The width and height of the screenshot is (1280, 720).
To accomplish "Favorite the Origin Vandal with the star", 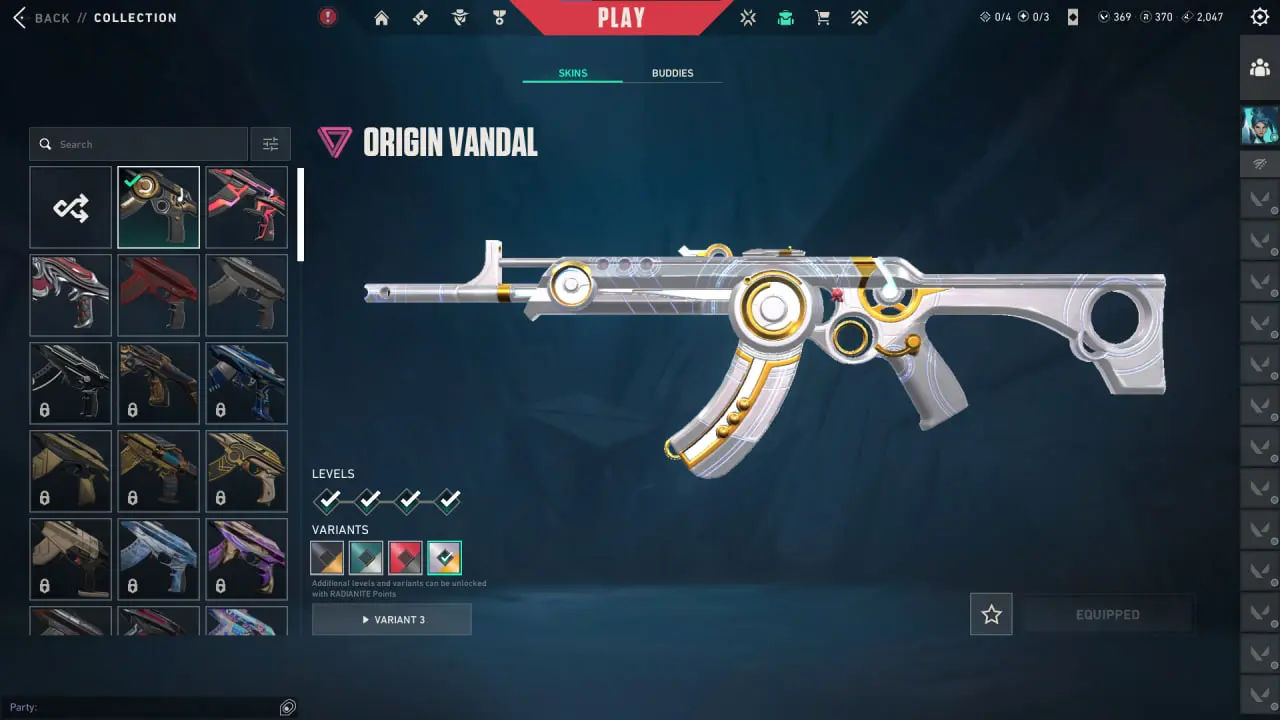I will click(x=991, y=614).
